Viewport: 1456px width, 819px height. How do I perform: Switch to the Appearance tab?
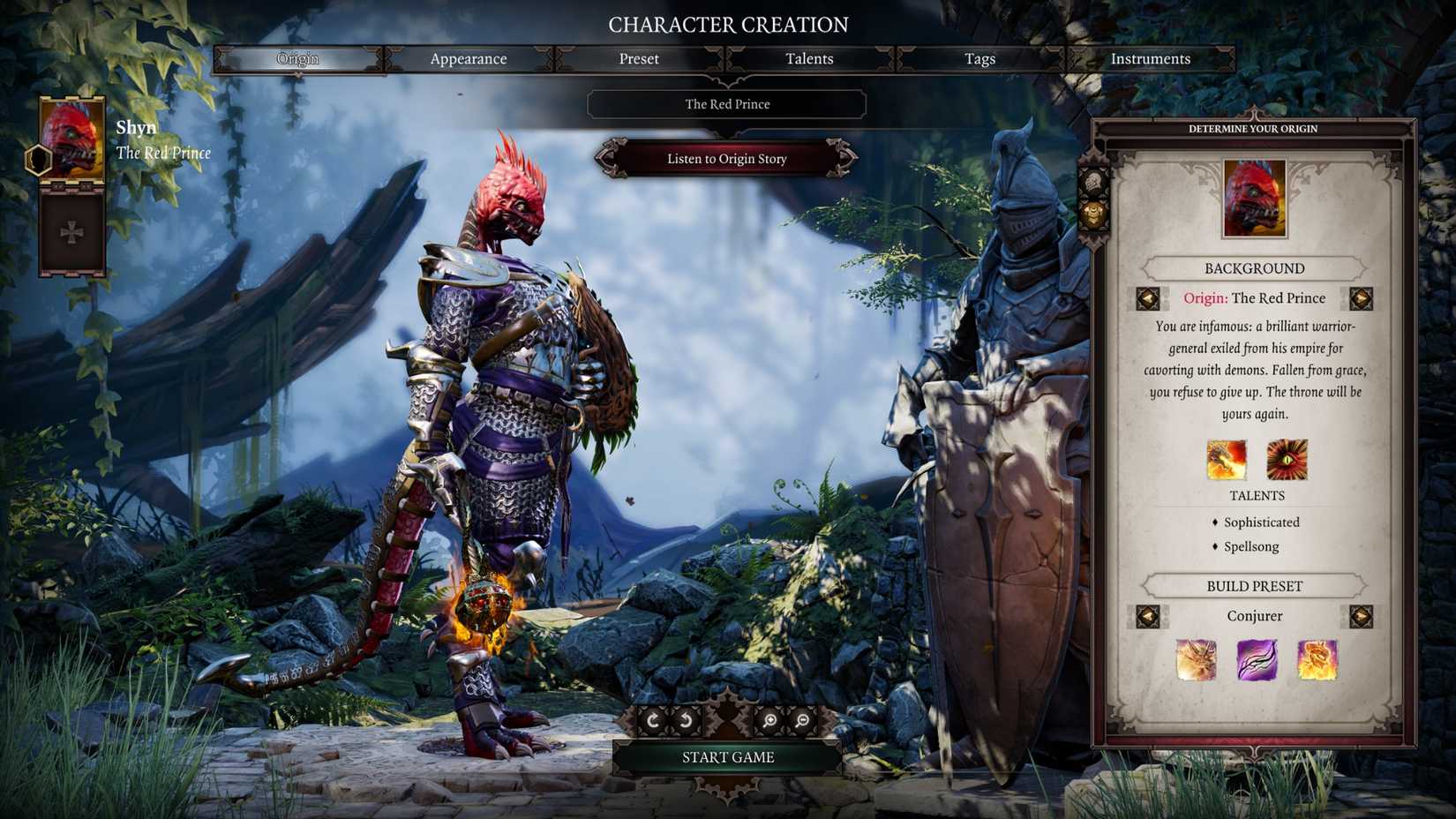click(468, 58)
